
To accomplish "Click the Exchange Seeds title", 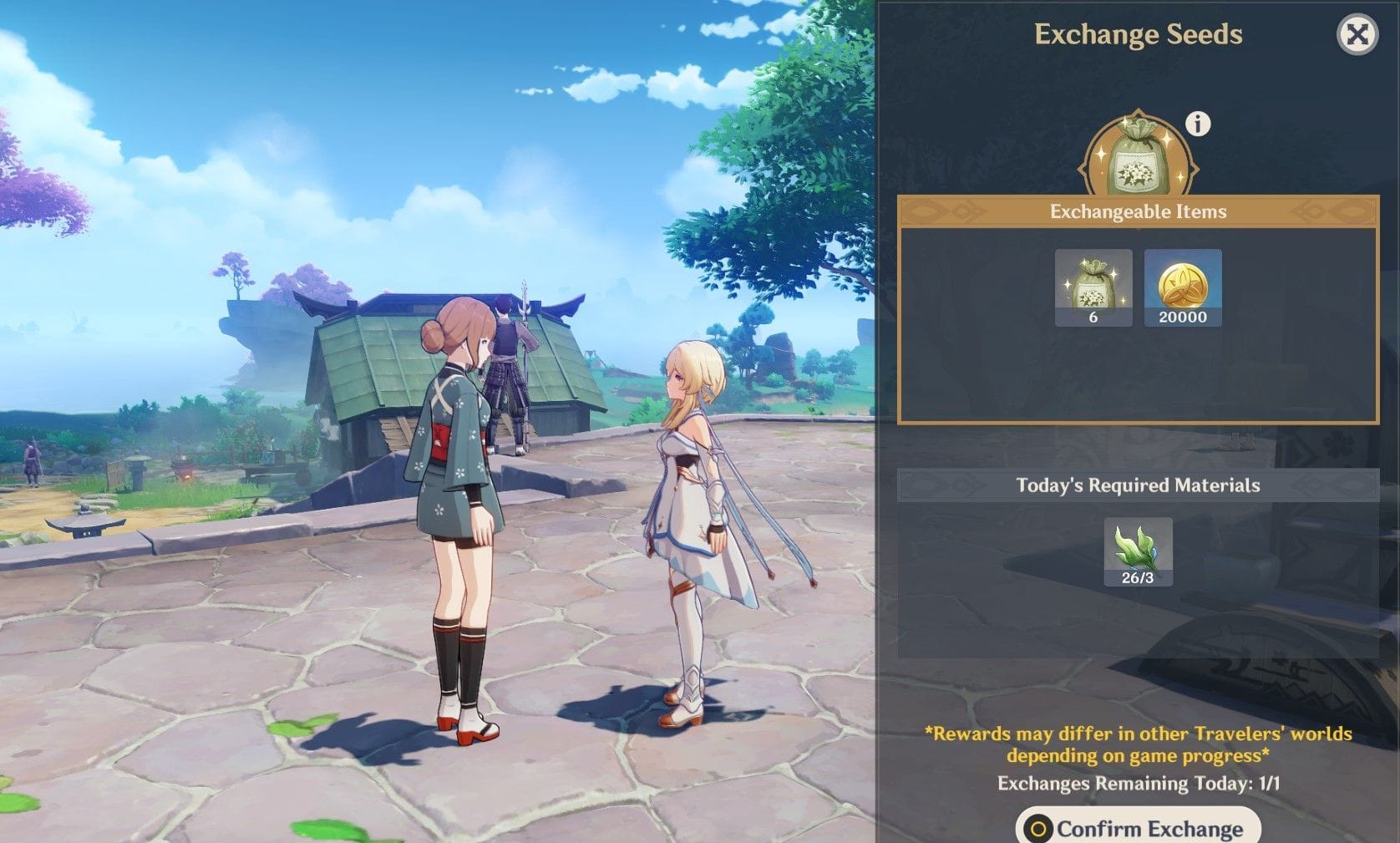I will click(1139, 34).
